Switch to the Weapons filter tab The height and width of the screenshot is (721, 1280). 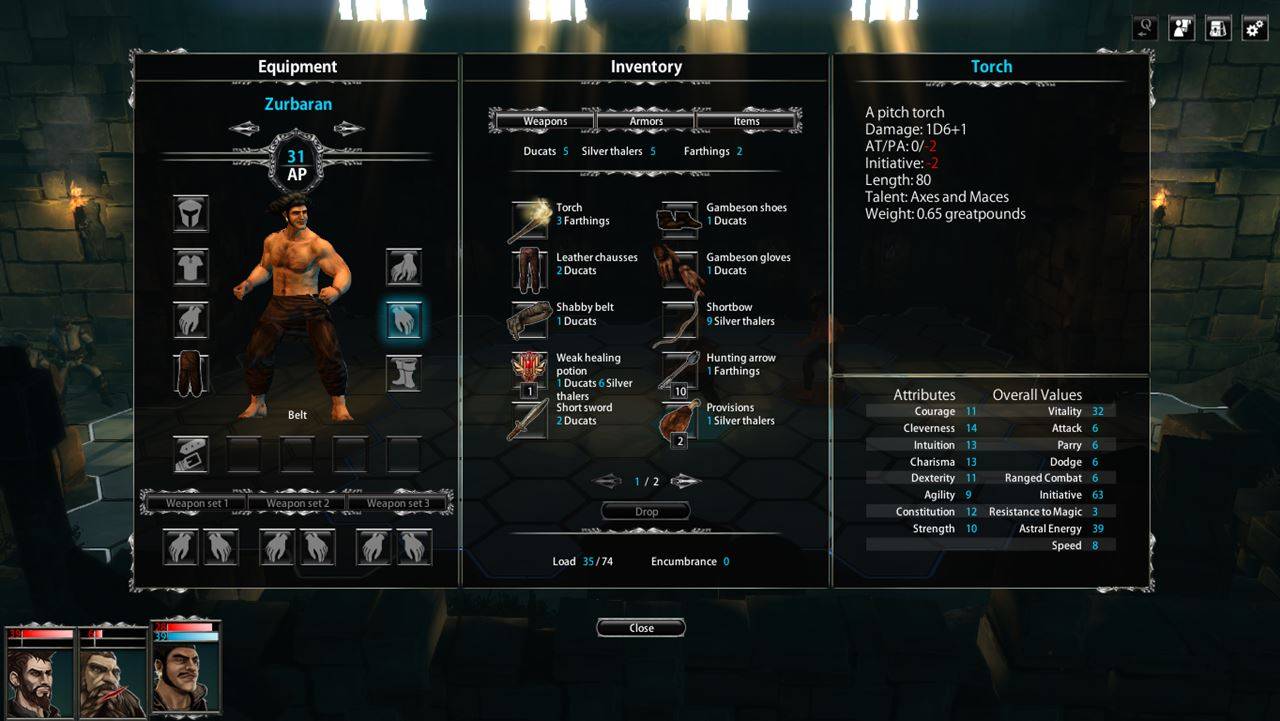(545, 121)
